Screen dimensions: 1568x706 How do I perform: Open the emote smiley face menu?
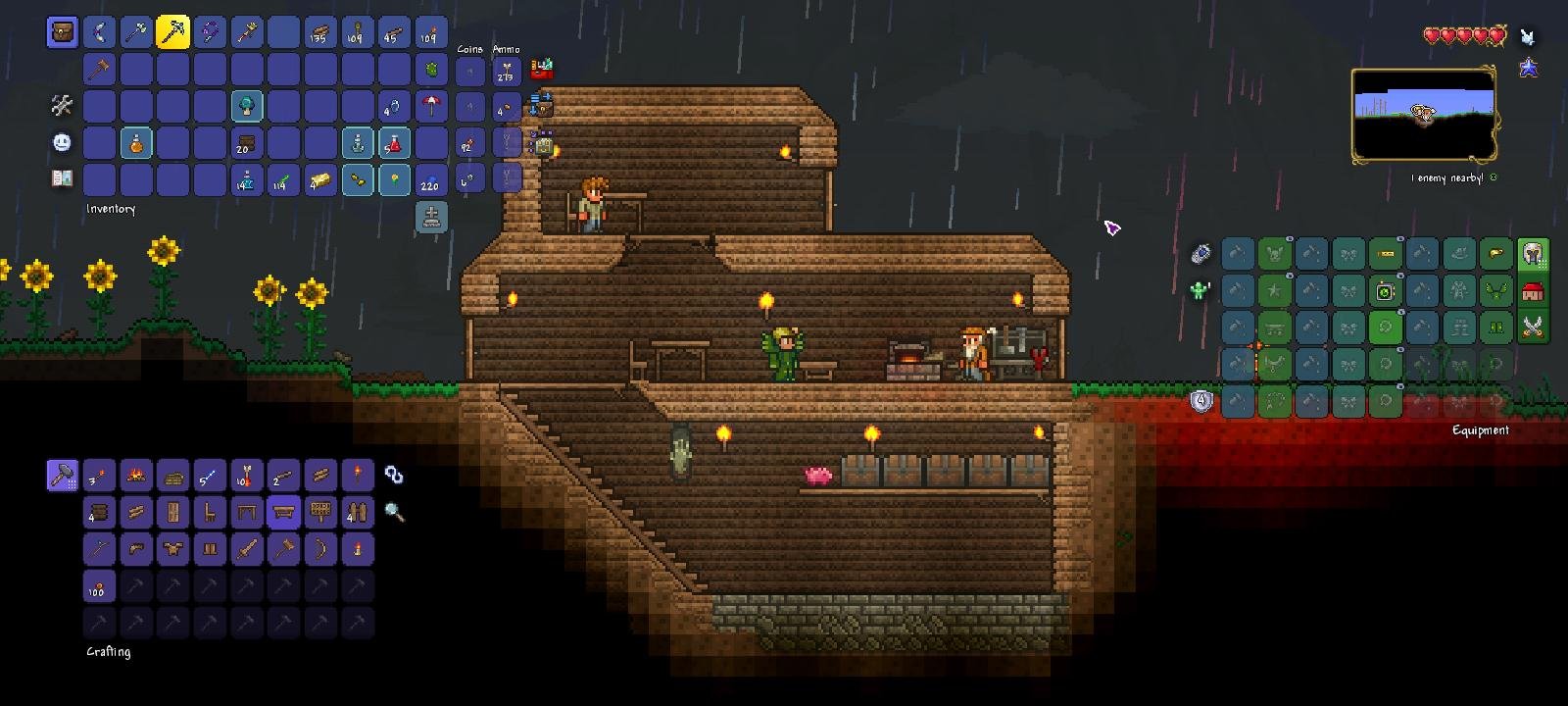pyautogui.click(x=62, y=142)
